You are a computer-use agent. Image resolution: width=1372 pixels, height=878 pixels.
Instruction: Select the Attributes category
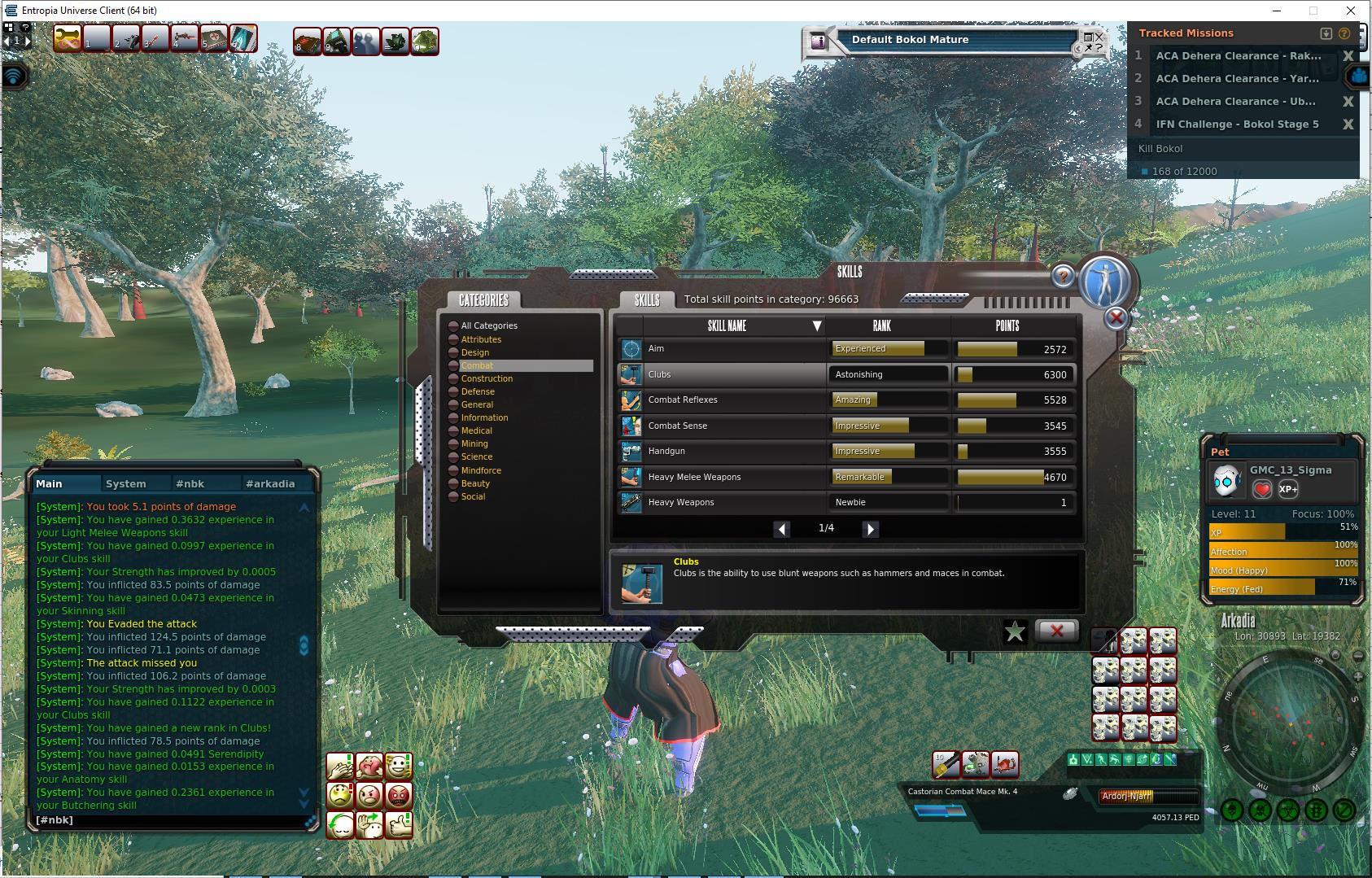point(481,339)
